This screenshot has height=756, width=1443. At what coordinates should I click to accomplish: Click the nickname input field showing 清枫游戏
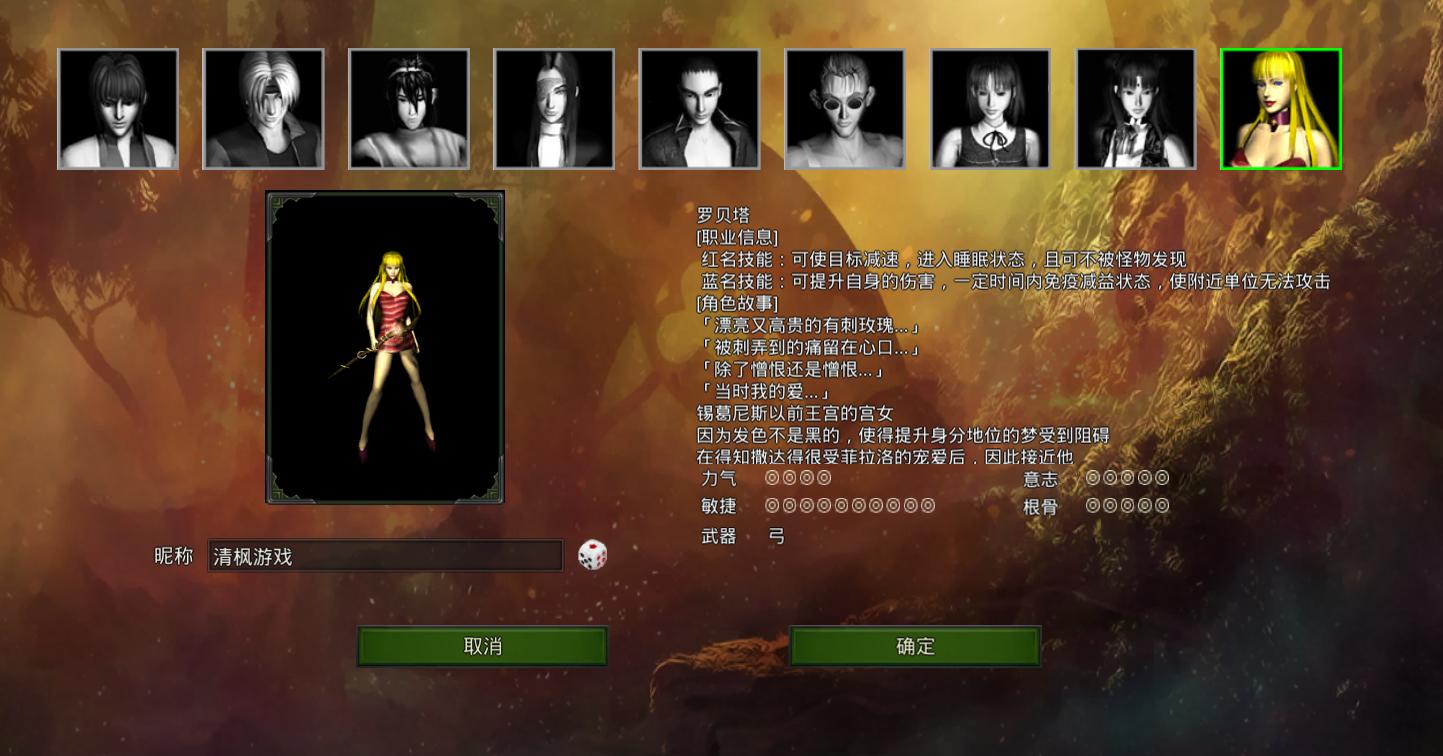(x=385, y=556)
